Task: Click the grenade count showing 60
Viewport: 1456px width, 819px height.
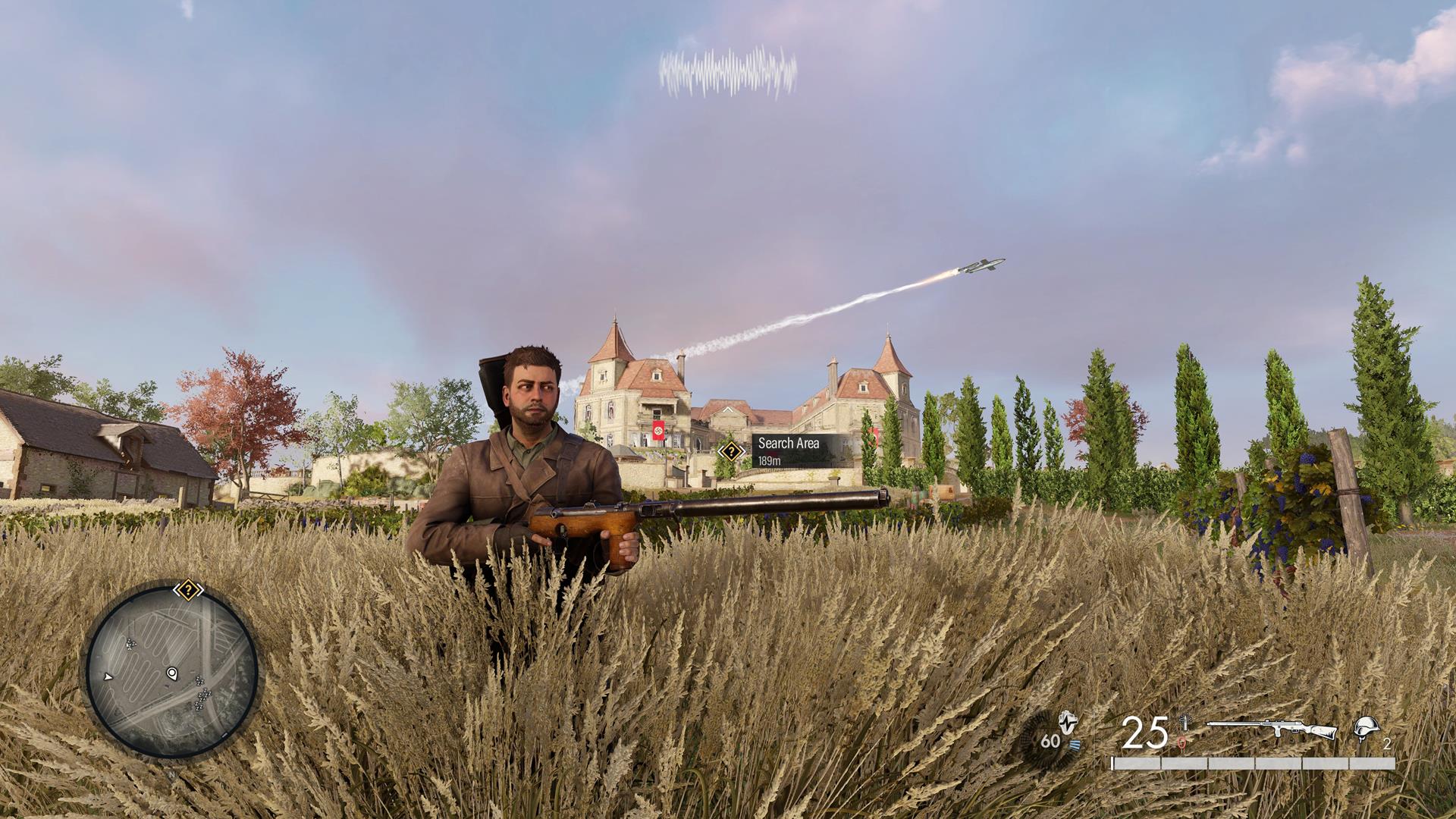Action: pyautogui.click(x=1050, y=740)
